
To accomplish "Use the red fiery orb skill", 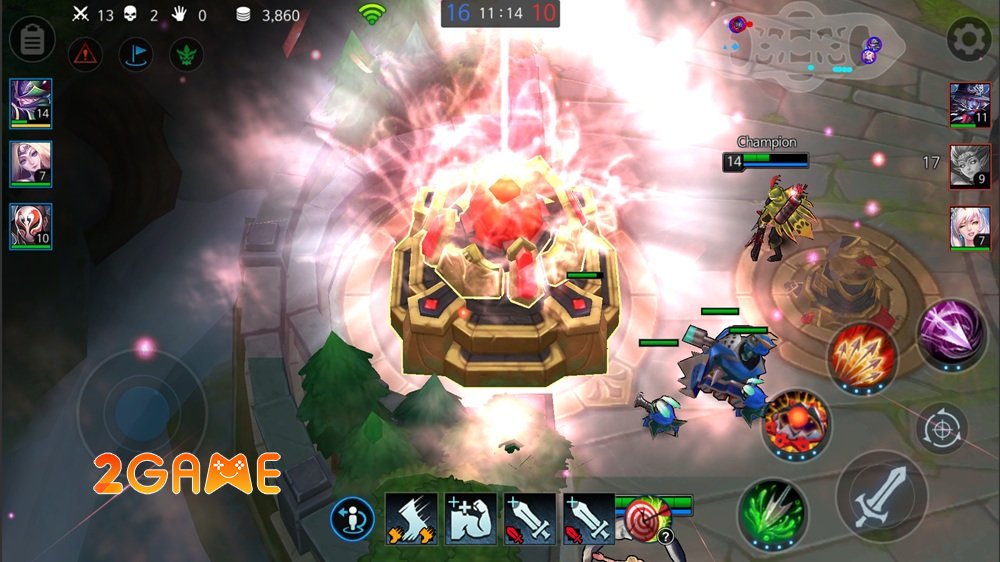I will tap(796, 423).
